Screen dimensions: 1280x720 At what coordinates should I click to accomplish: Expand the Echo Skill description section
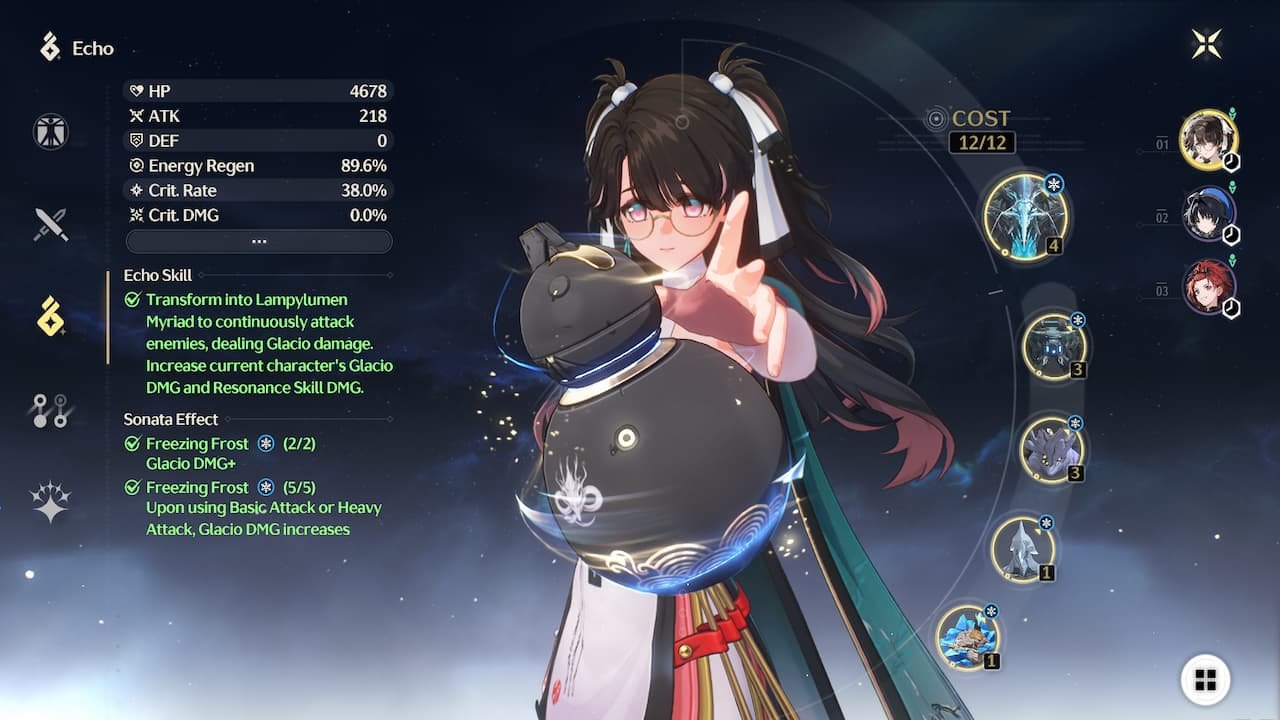(157, 275)
